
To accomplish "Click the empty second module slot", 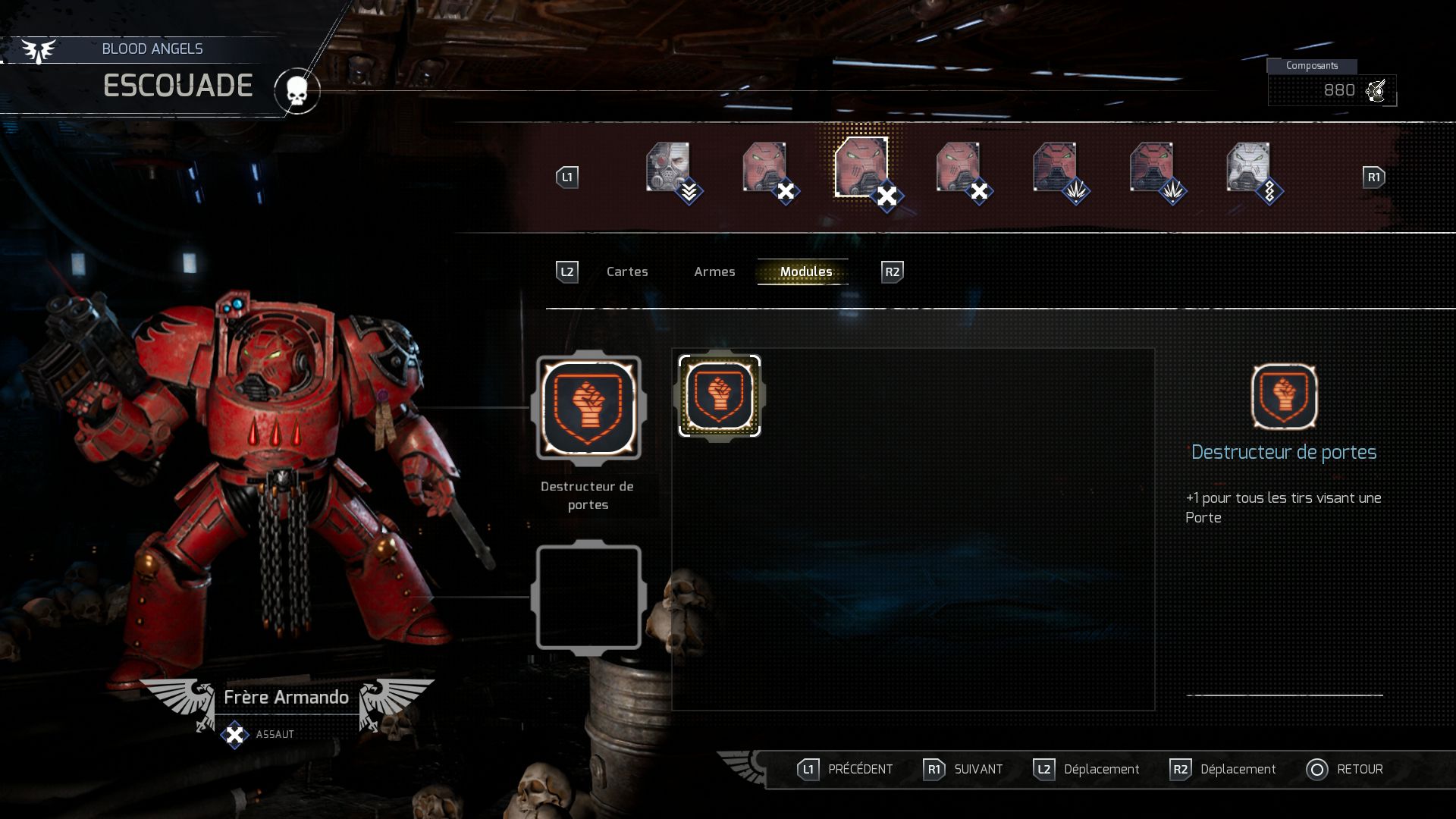I will click(x=590, y=597).
